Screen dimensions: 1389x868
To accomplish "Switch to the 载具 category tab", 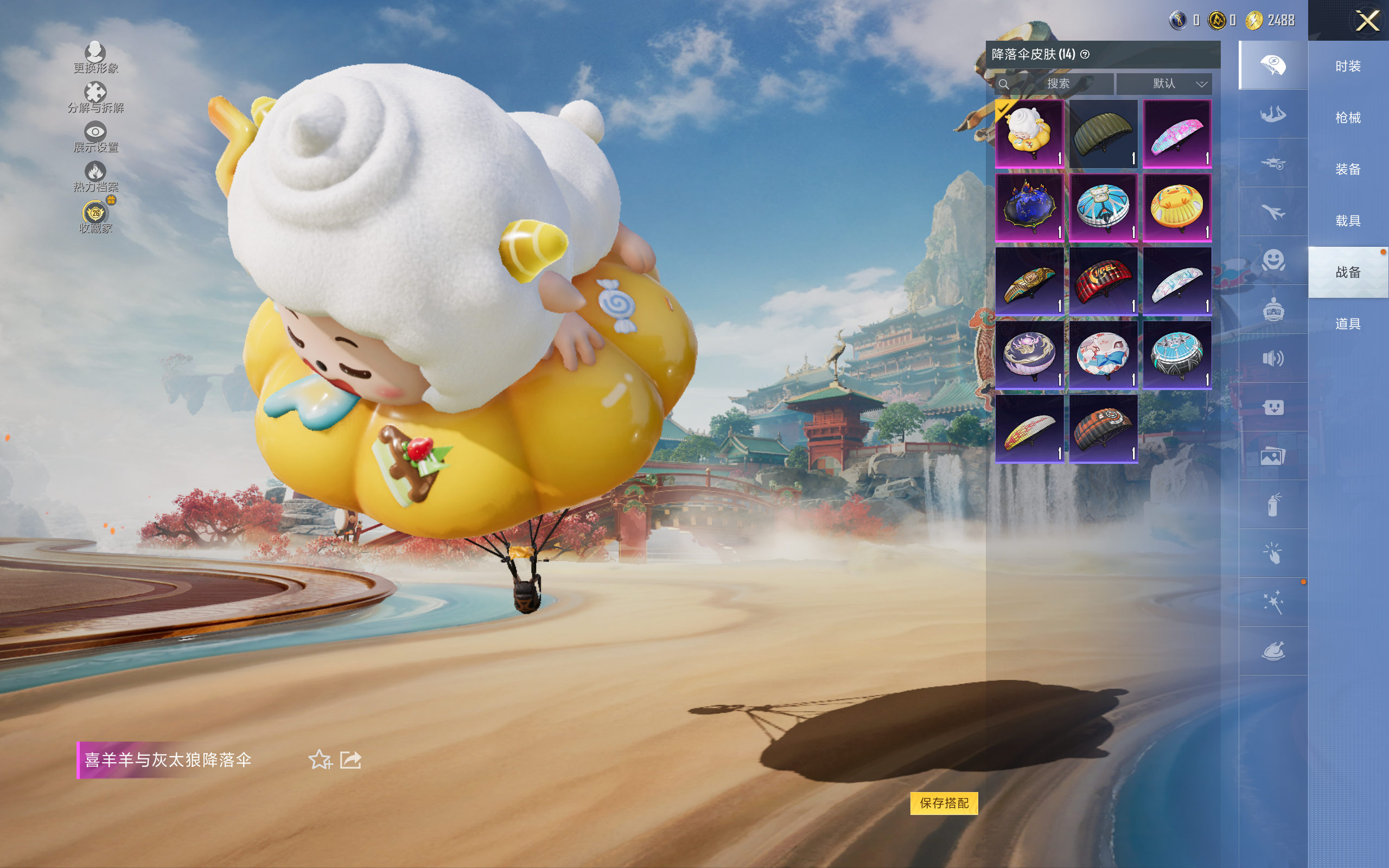I will (x=1348, y=221).
